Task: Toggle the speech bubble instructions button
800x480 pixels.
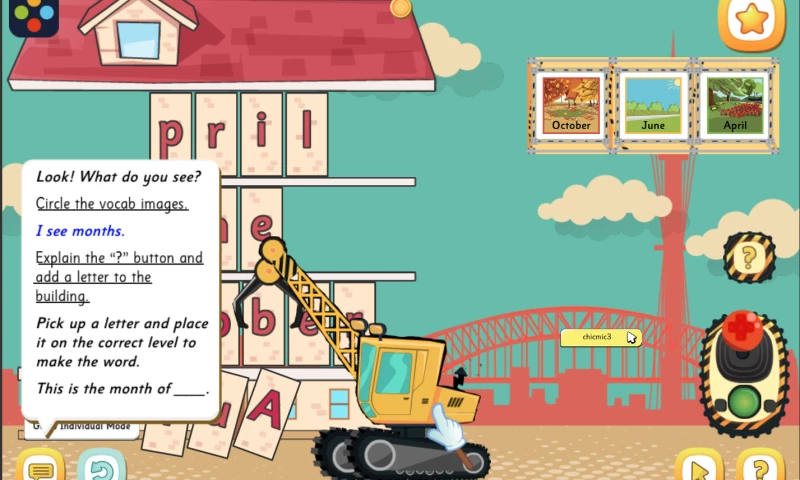Action: [x=40, y=467]
